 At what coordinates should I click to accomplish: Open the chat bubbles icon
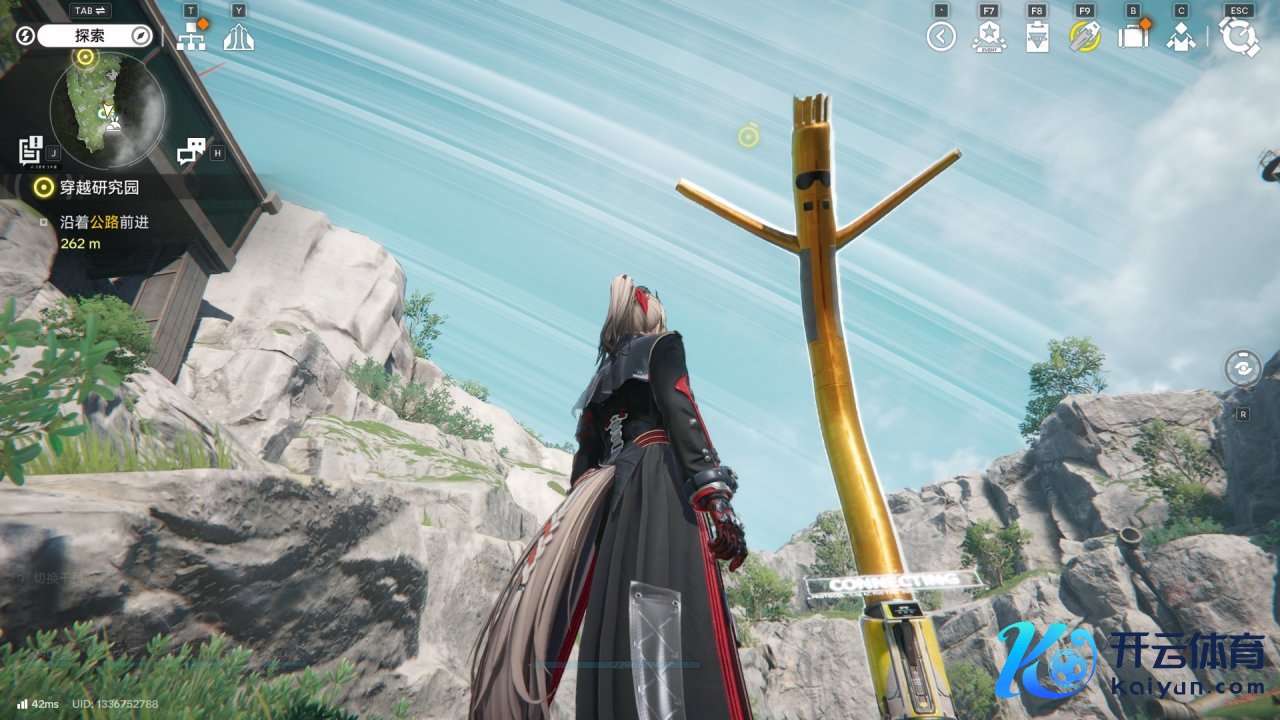pos(190,151)
